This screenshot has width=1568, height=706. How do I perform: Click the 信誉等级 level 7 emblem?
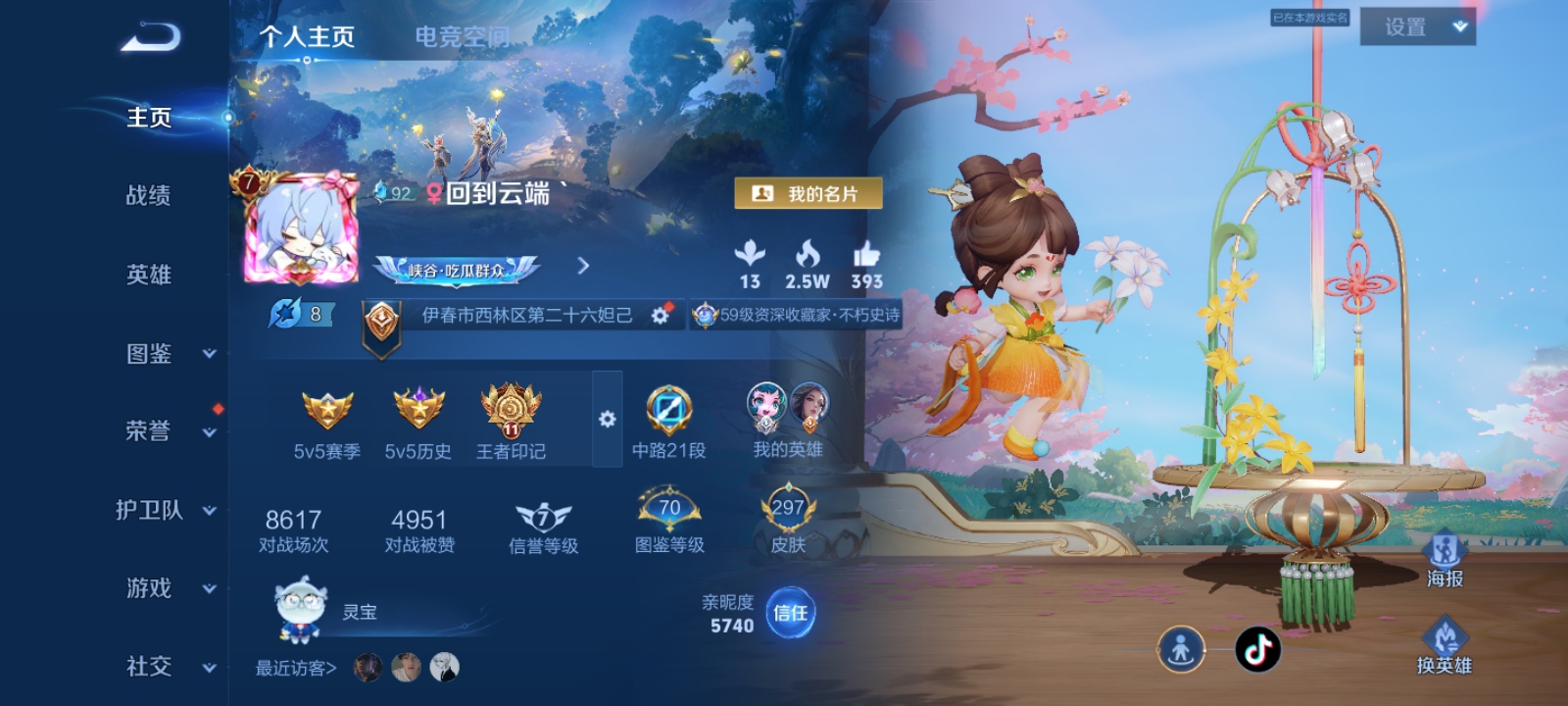[542, 515]
